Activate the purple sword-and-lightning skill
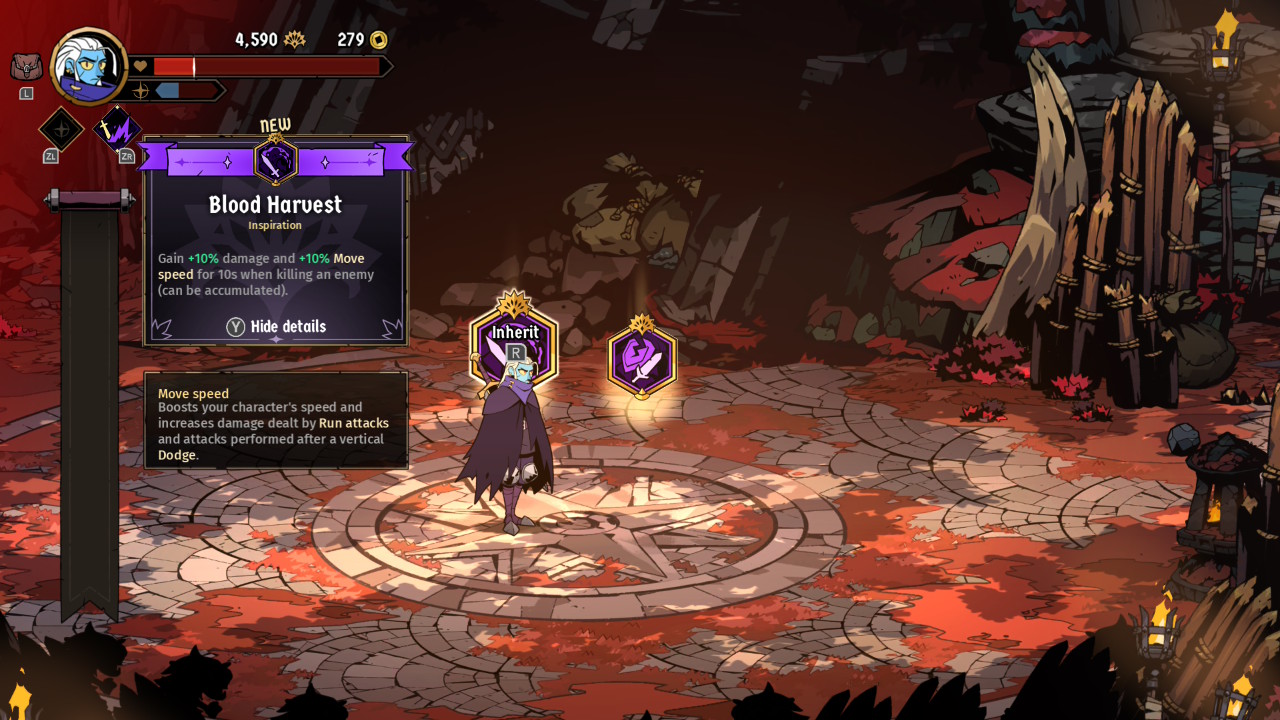 pos(117,129)
